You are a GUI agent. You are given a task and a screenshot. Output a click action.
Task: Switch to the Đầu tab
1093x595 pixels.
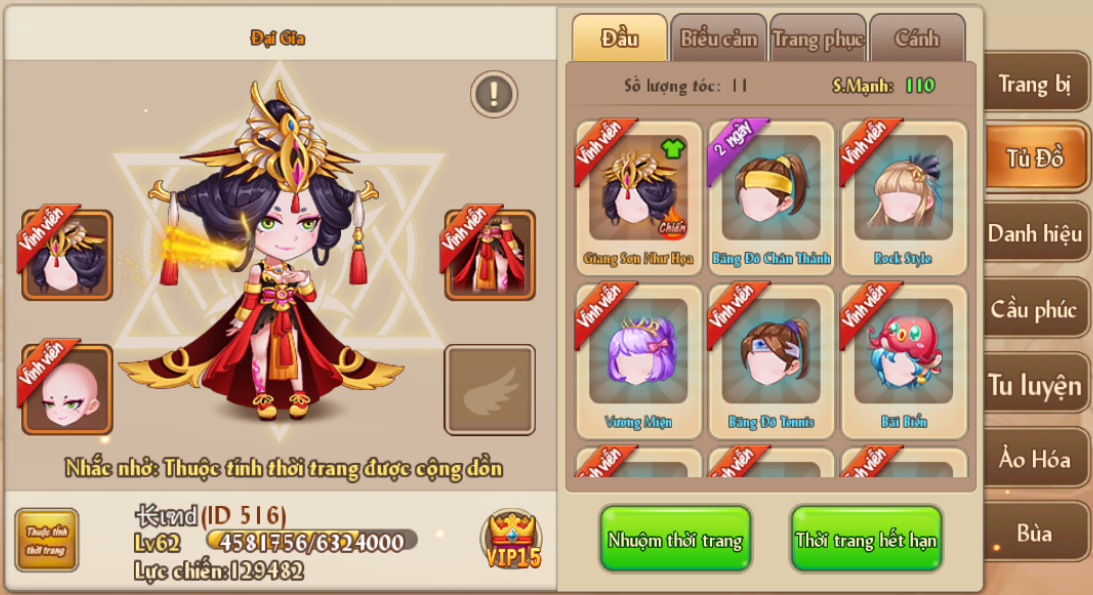pyautogui.click(x=619, y=40)
